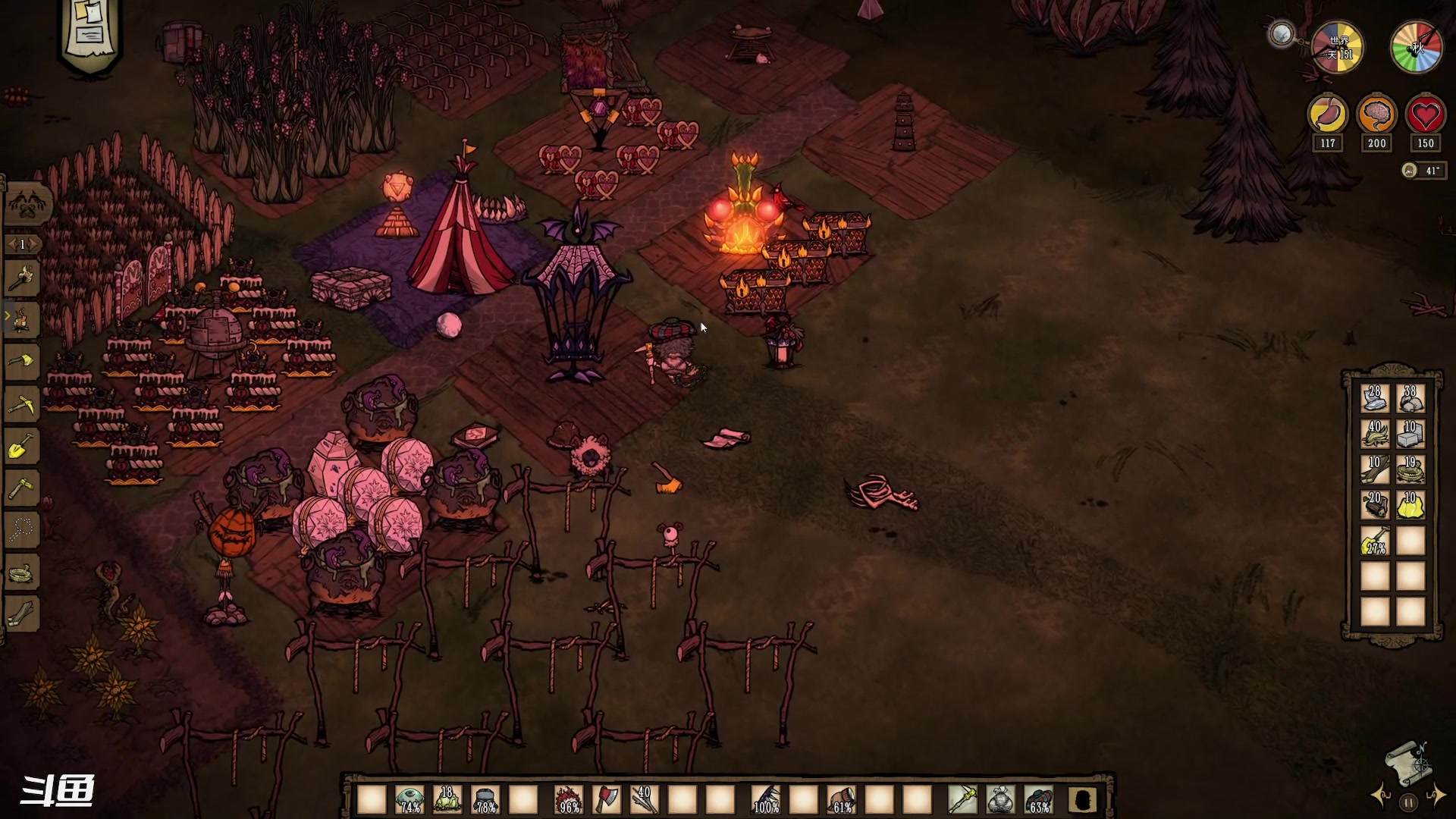The width and height of the screenshot is (1456, 819).
Task: Craft the golden axe recipe
Action: 23,361
